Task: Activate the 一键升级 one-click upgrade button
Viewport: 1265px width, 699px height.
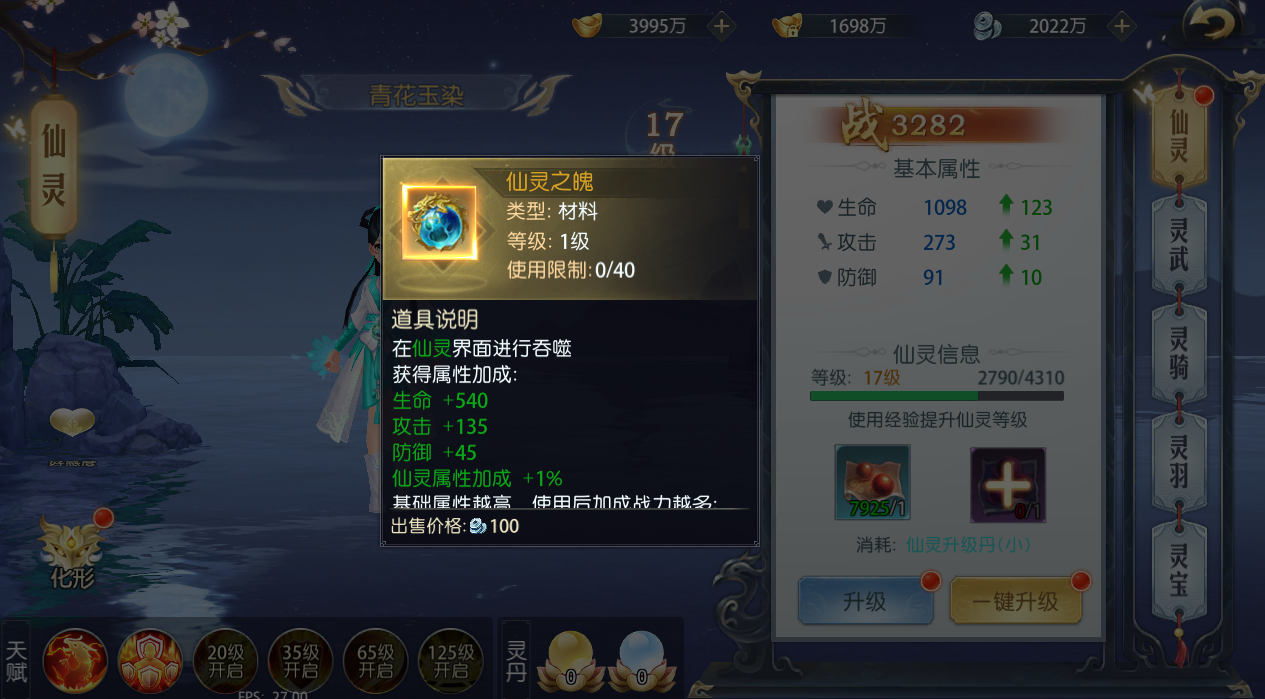Action: [x=1015, y=601]
